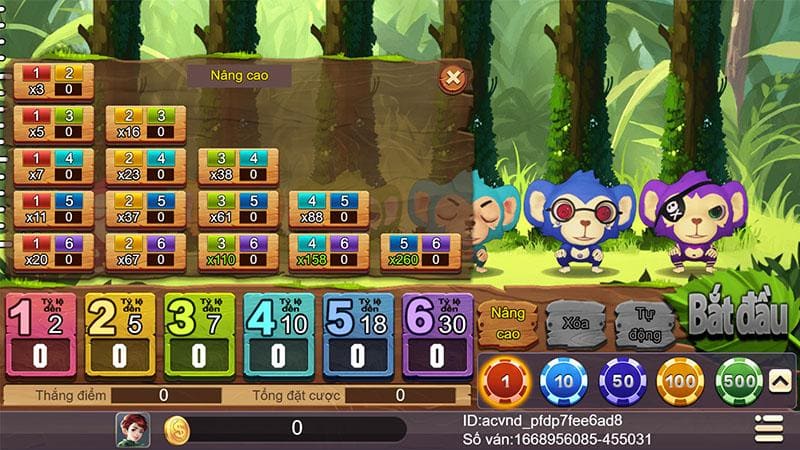Open the hamburger menu icon

[767, 427]
